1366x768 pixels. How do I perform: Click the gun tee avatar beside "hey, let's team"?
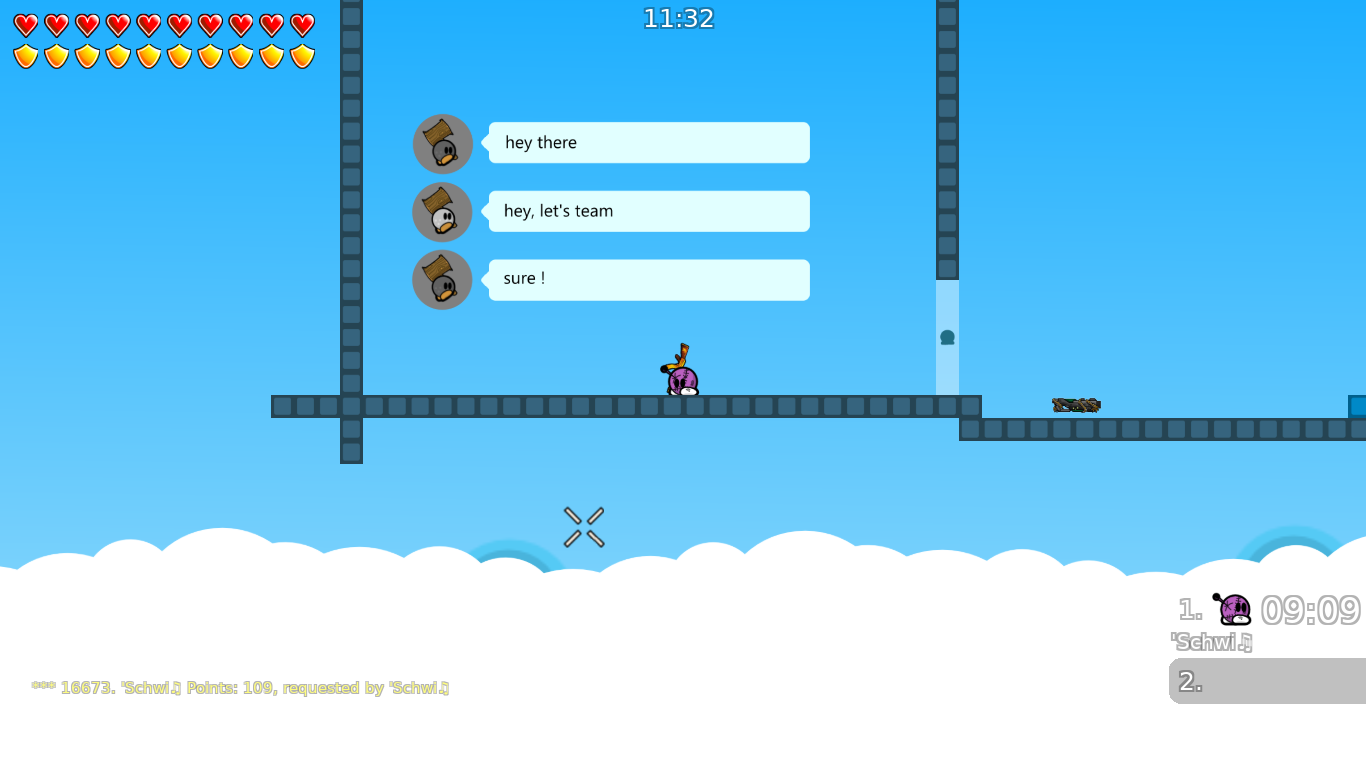[442, 211]
